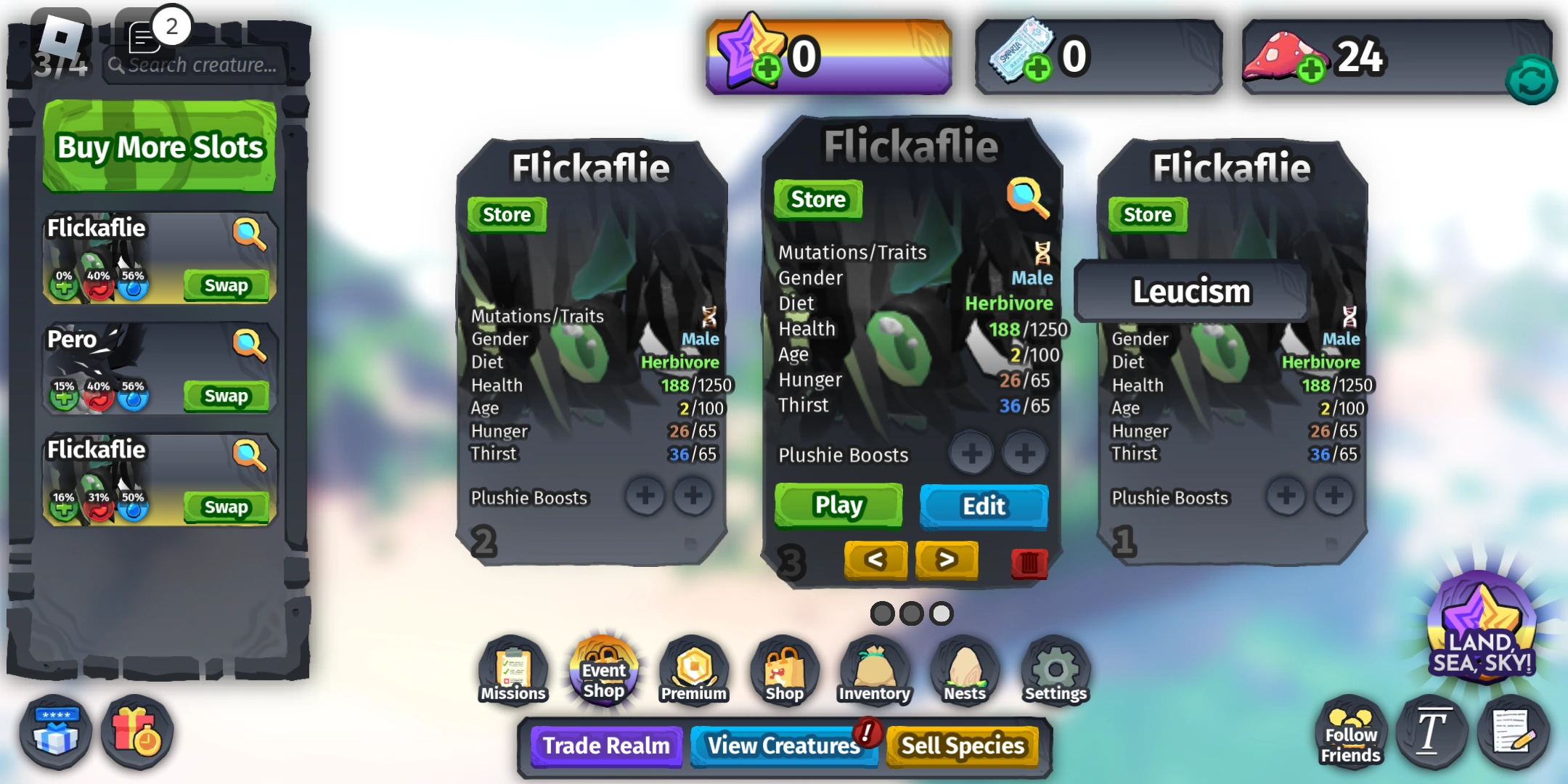Open Settings with the gear icon
1568x784 pixels.
1055,668
